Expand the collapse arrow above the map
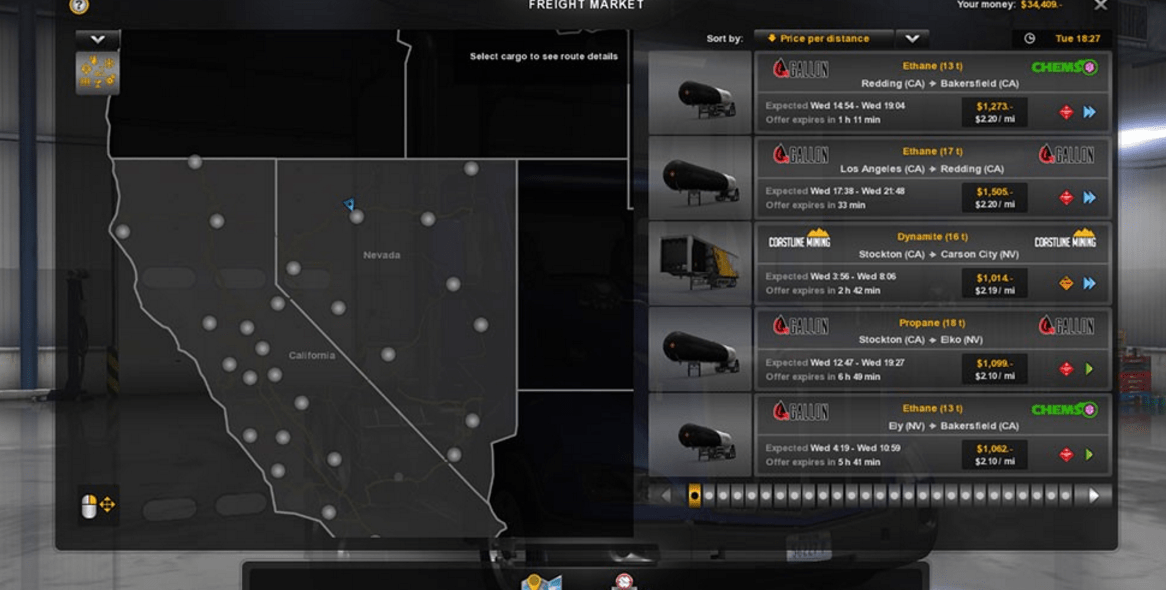The height and width of the screenshot is (590, 1166). (x=97, y=39)
